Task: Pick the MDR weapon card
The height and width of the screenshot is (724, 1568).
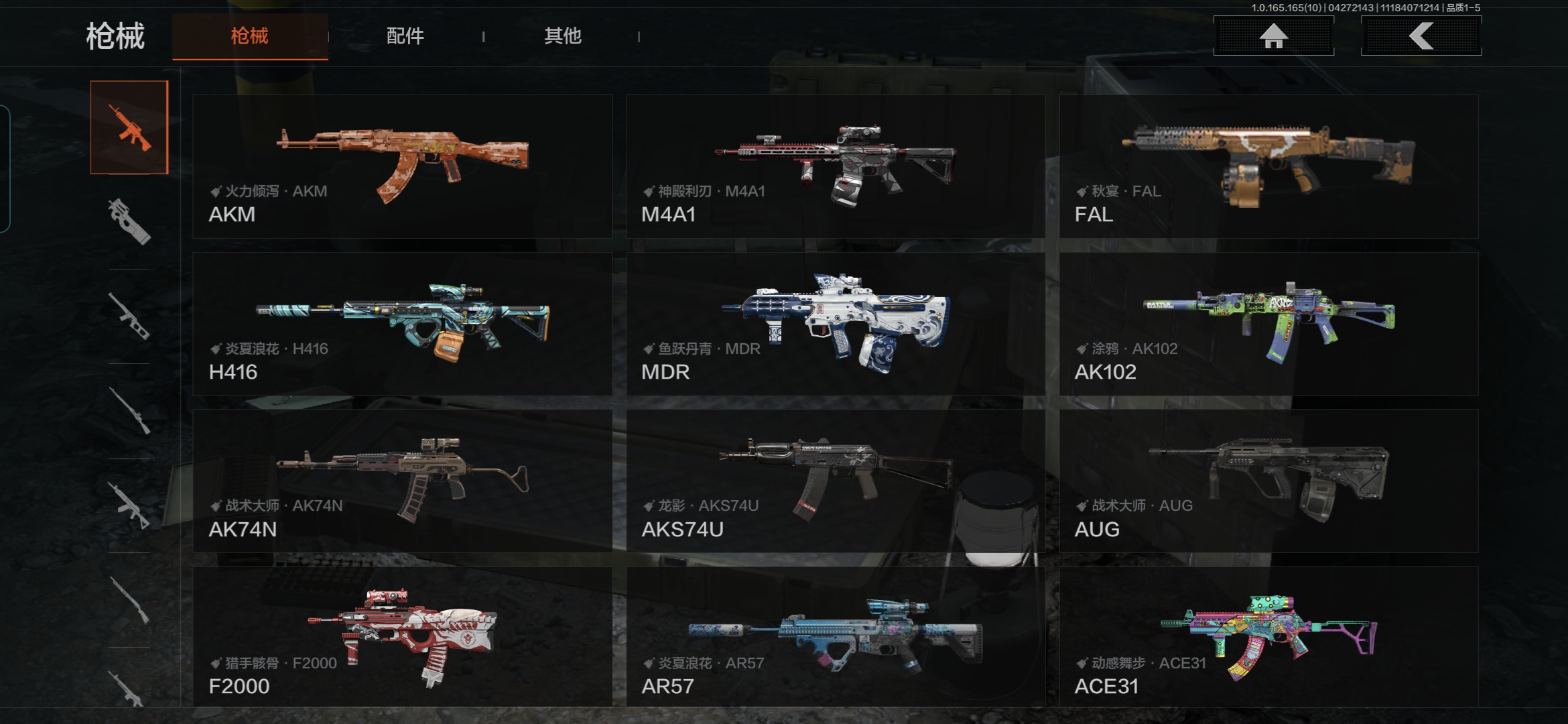Action: pos(835,324)
